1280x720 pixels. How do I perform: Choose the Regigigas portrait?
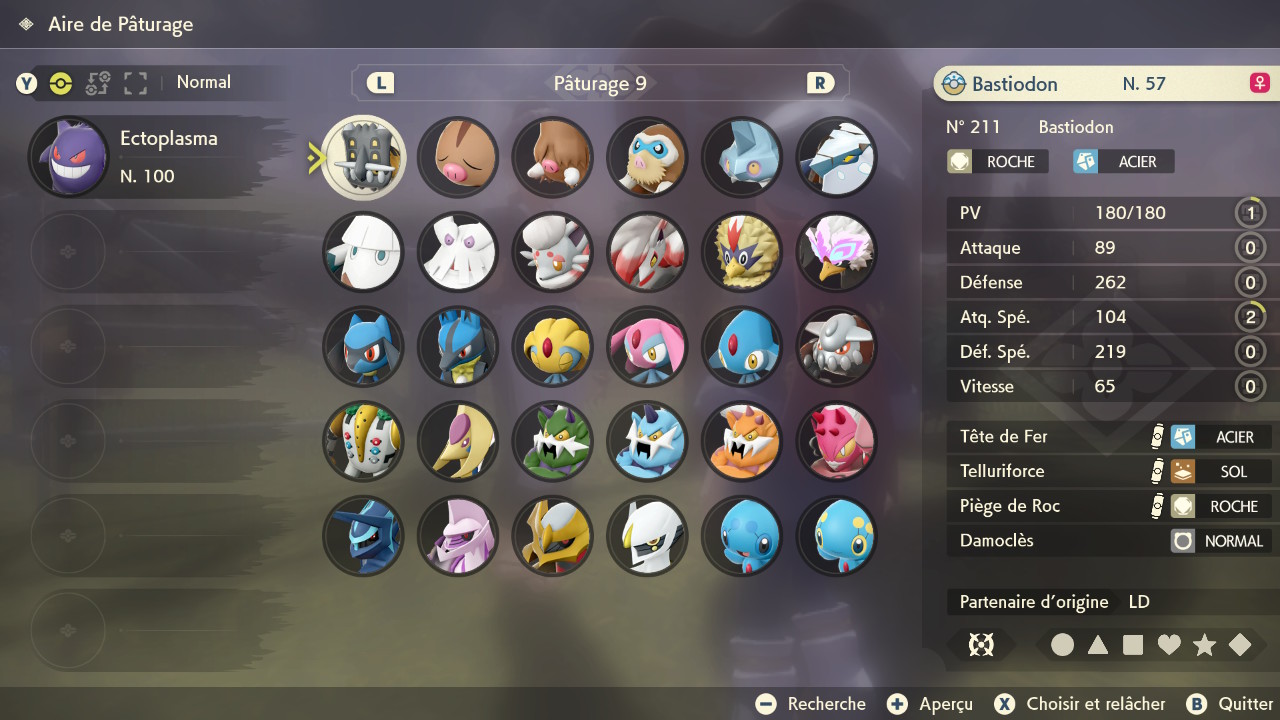pos(364,442)
